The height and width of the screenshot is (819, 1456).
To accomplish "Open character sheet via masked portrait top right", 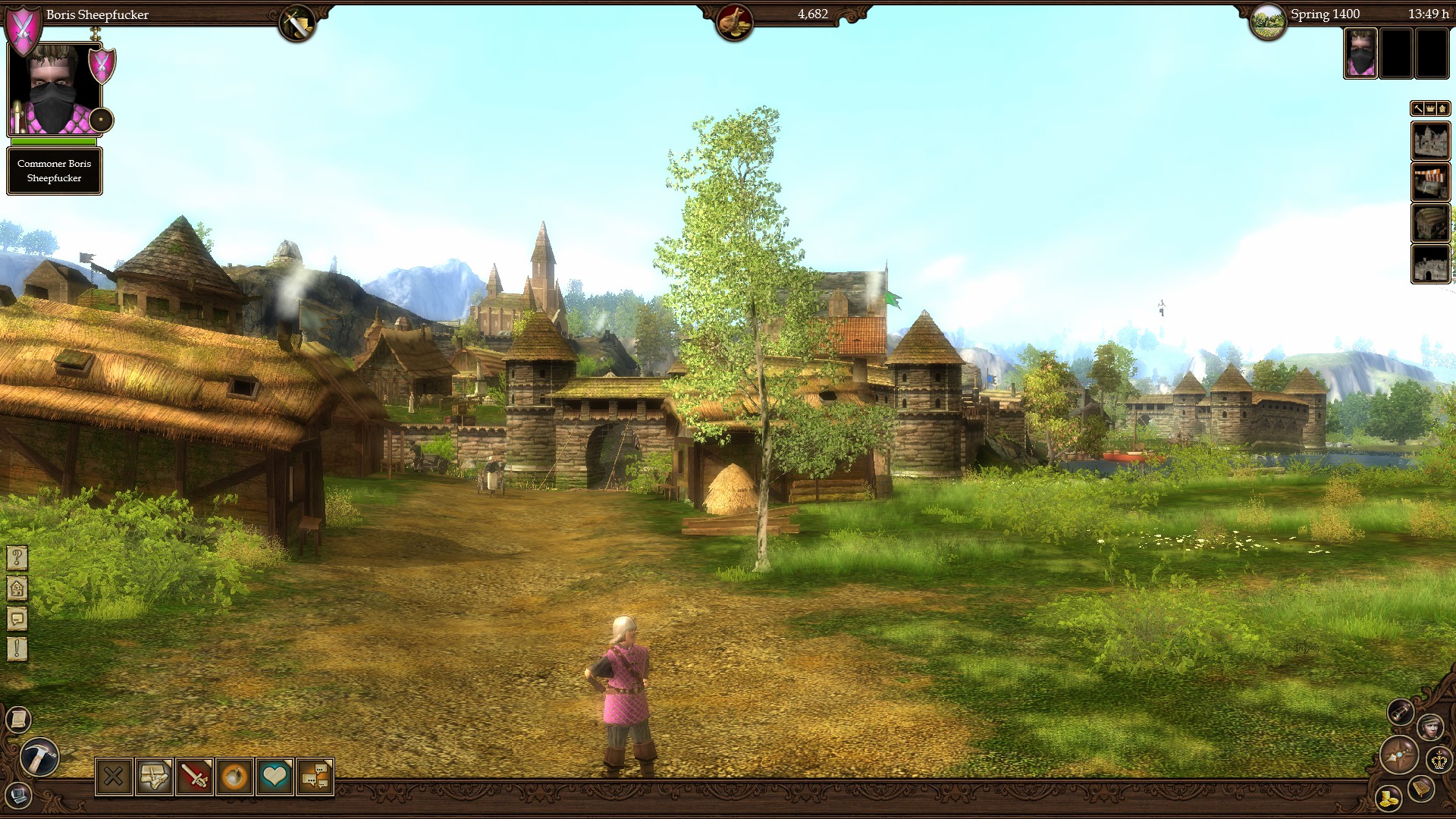I will click(x=1361, y=53).
